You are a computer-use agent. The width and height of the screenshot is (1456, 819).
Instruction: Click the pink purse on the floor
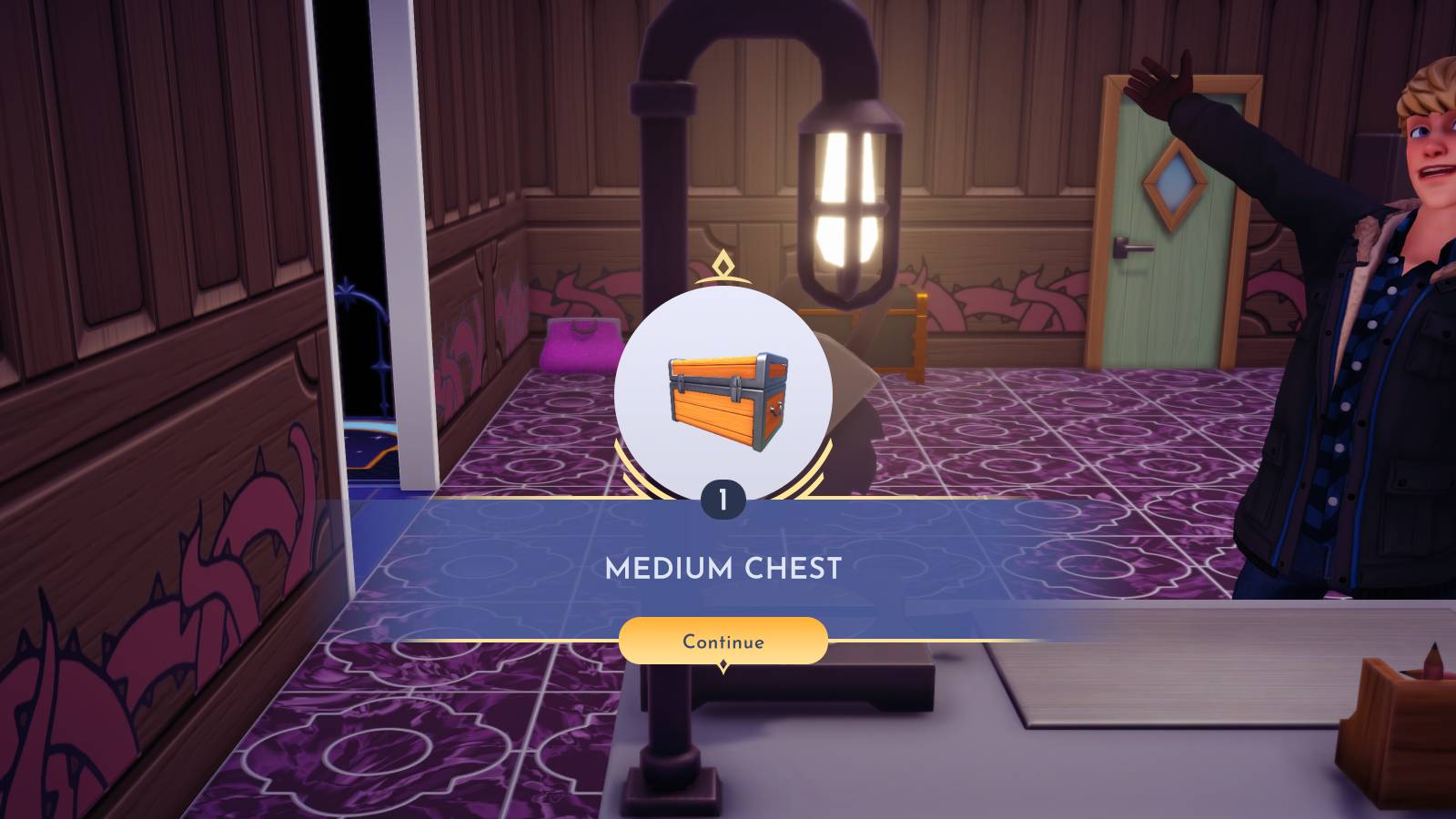571,346
